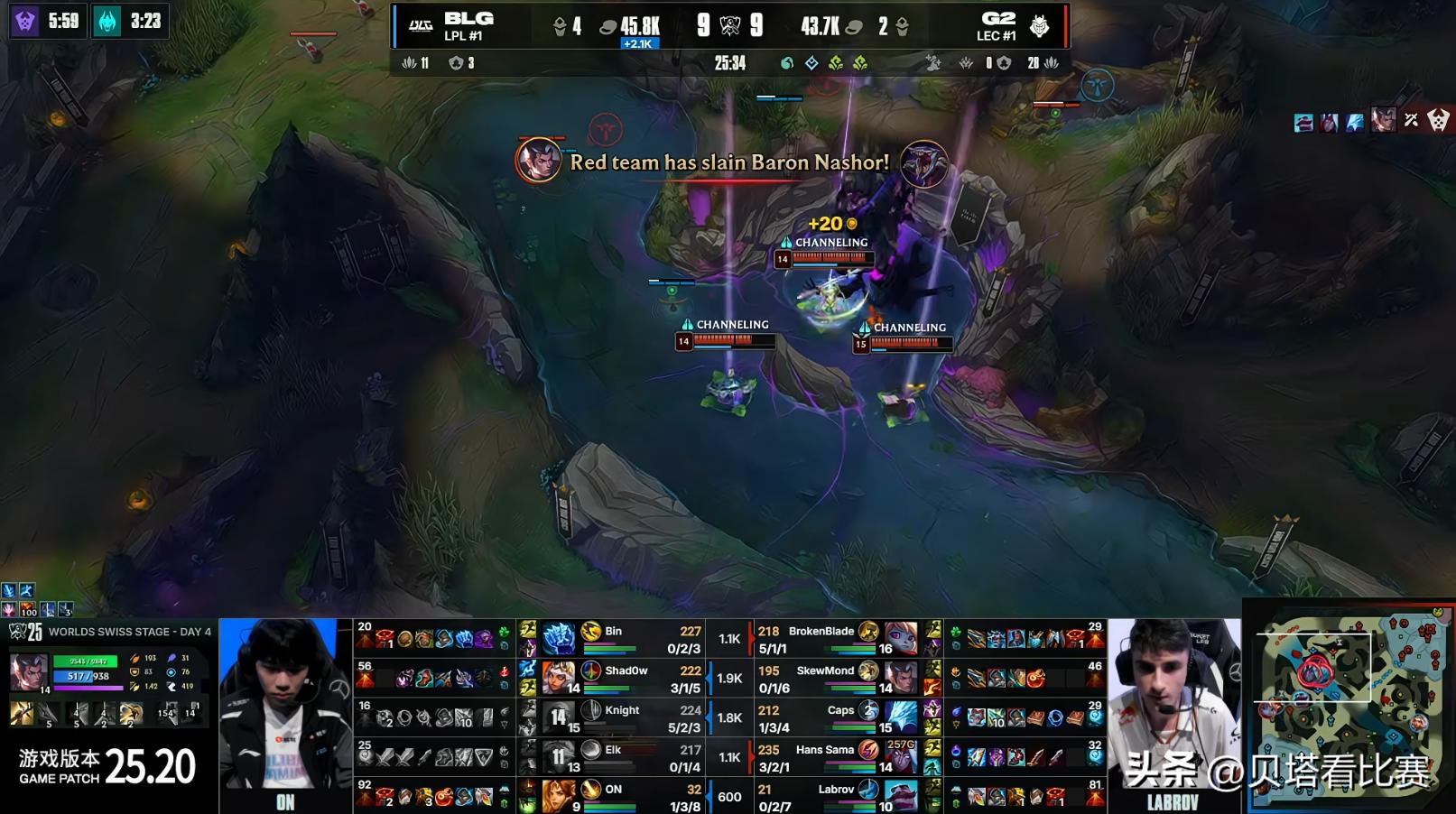The height and width of the screenshot is (814, 1456).
Task: Choose Elk's row on the scoreboard
Action: coord(623,757)
